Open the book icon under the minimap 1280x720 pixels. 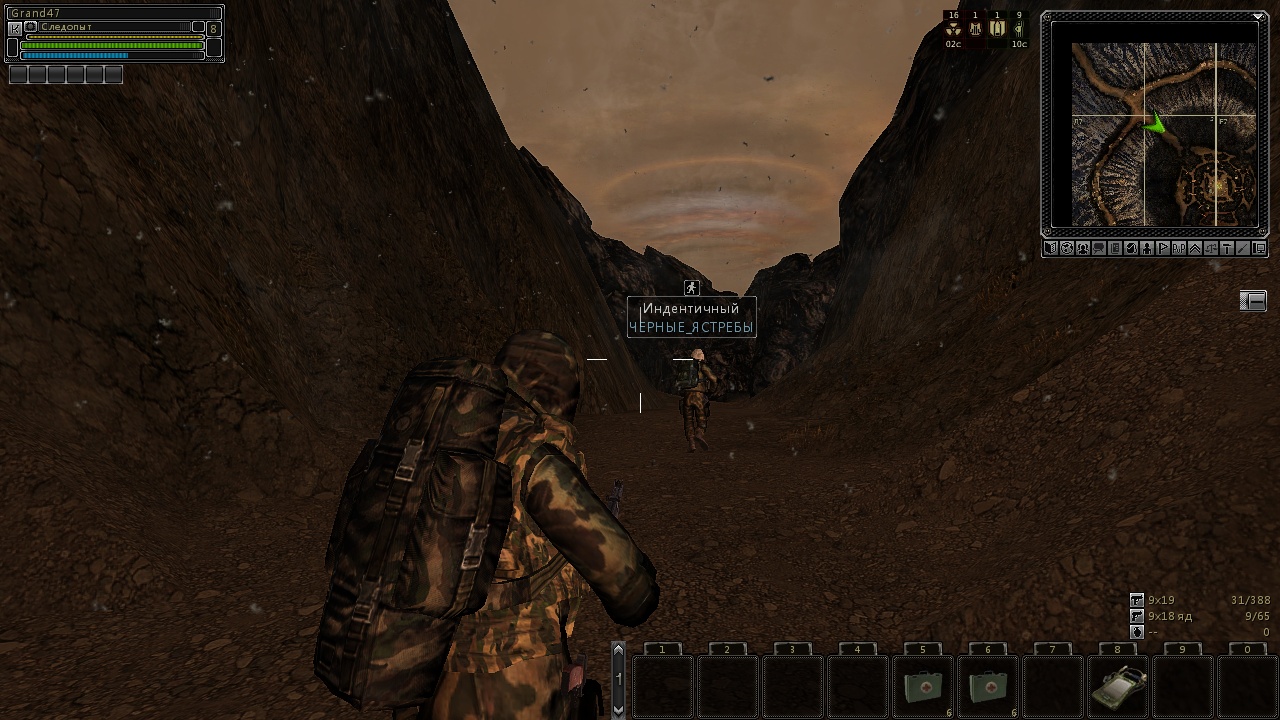point(1051,248)
